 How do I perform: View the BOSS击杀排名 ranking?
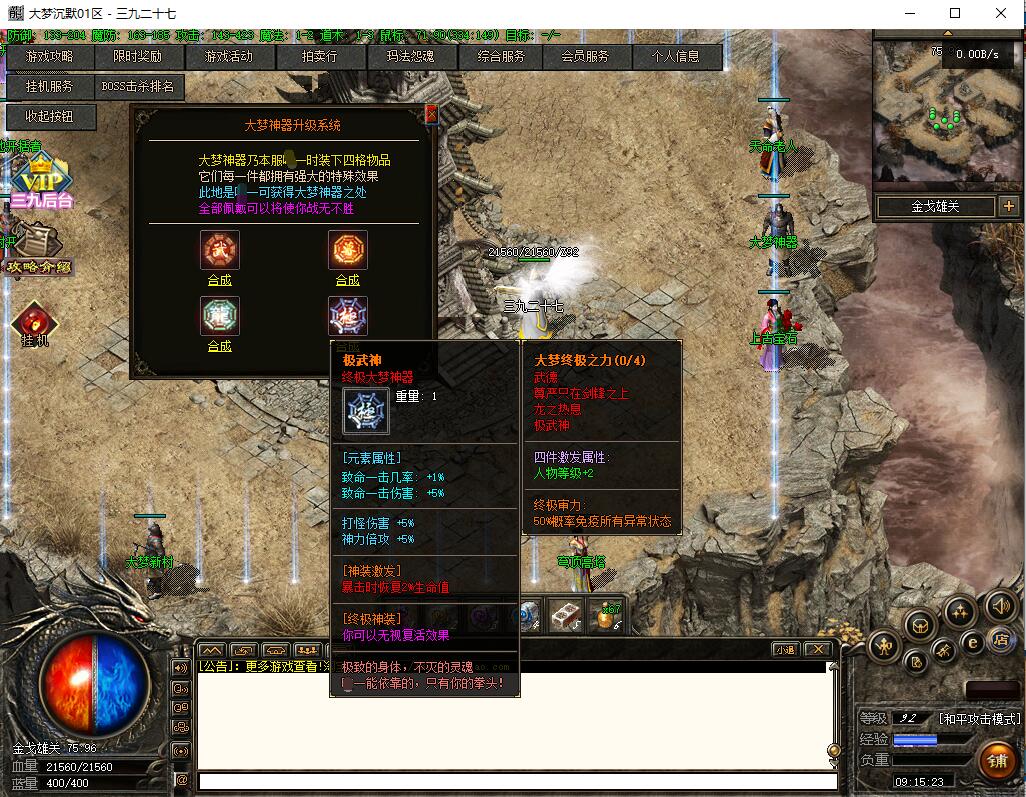click(138, 87)
